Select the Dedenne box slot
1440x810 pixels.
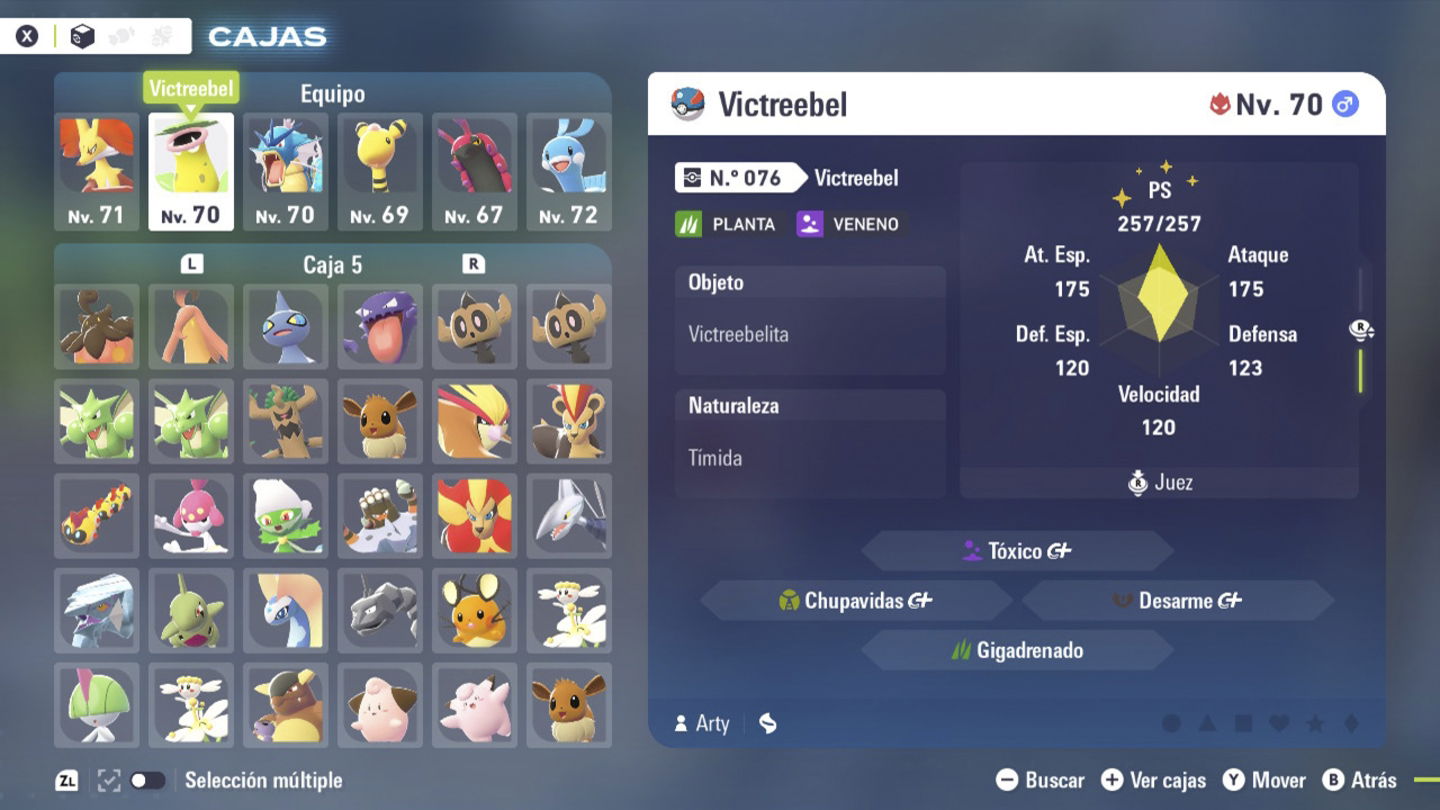474,610
